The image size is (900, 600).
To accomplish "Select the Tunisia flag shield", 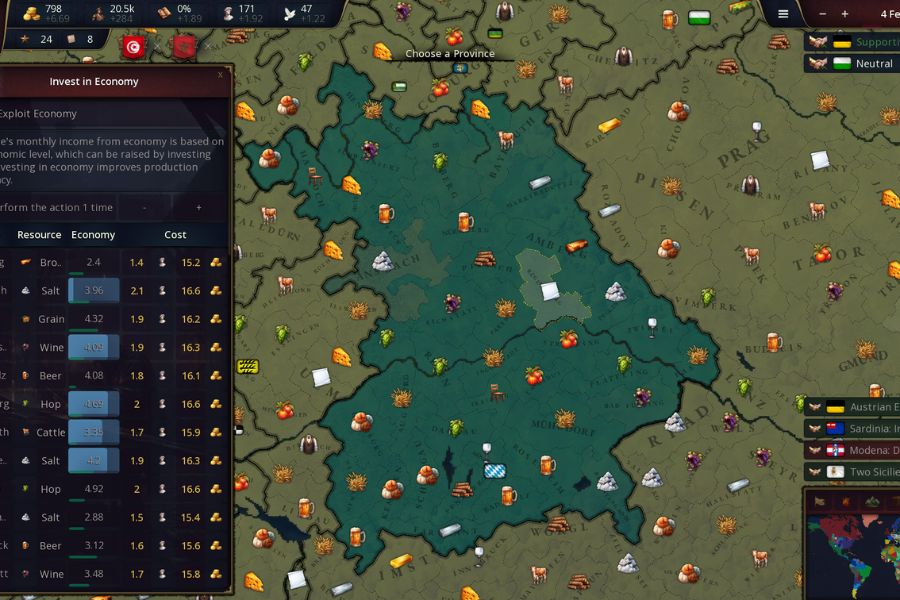I will pos(133,46).
